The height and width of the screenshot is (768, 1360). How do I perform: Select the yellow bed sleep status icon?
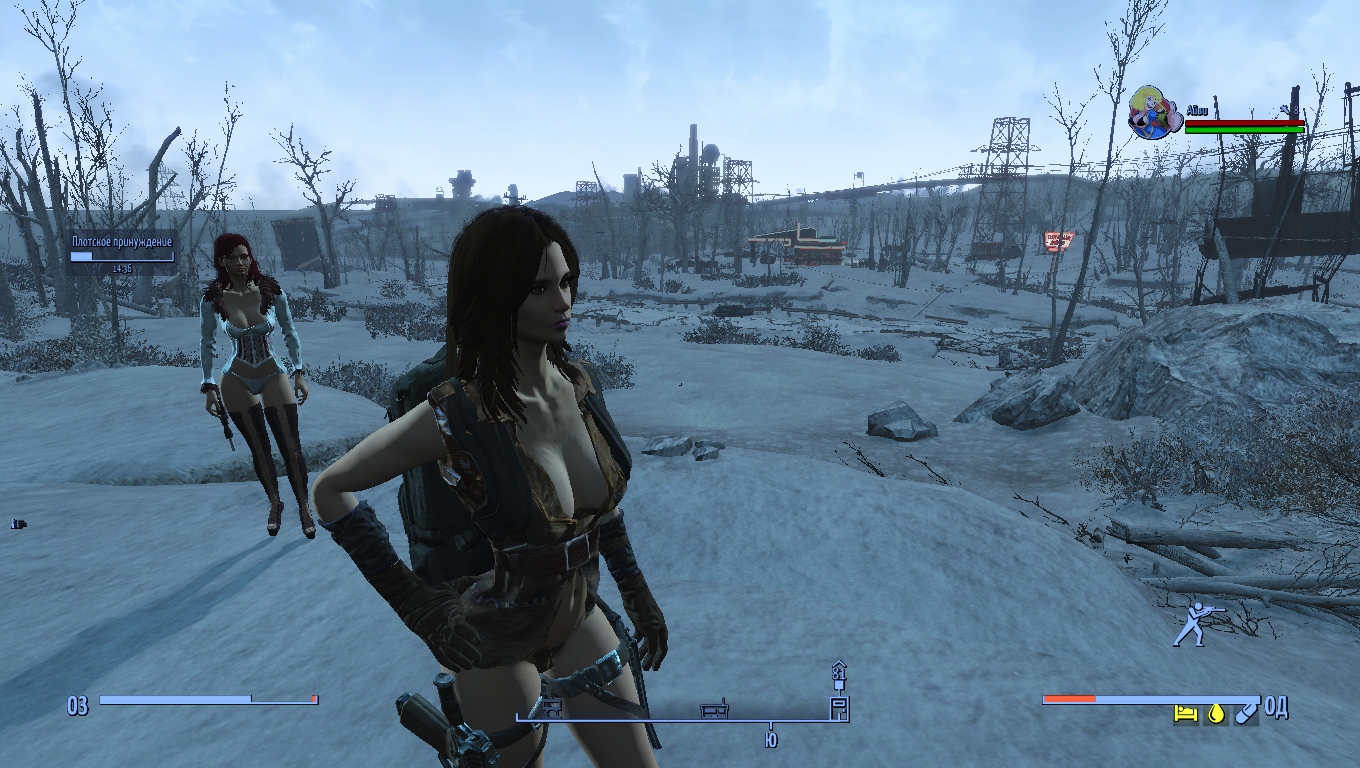click(1186, 713)
